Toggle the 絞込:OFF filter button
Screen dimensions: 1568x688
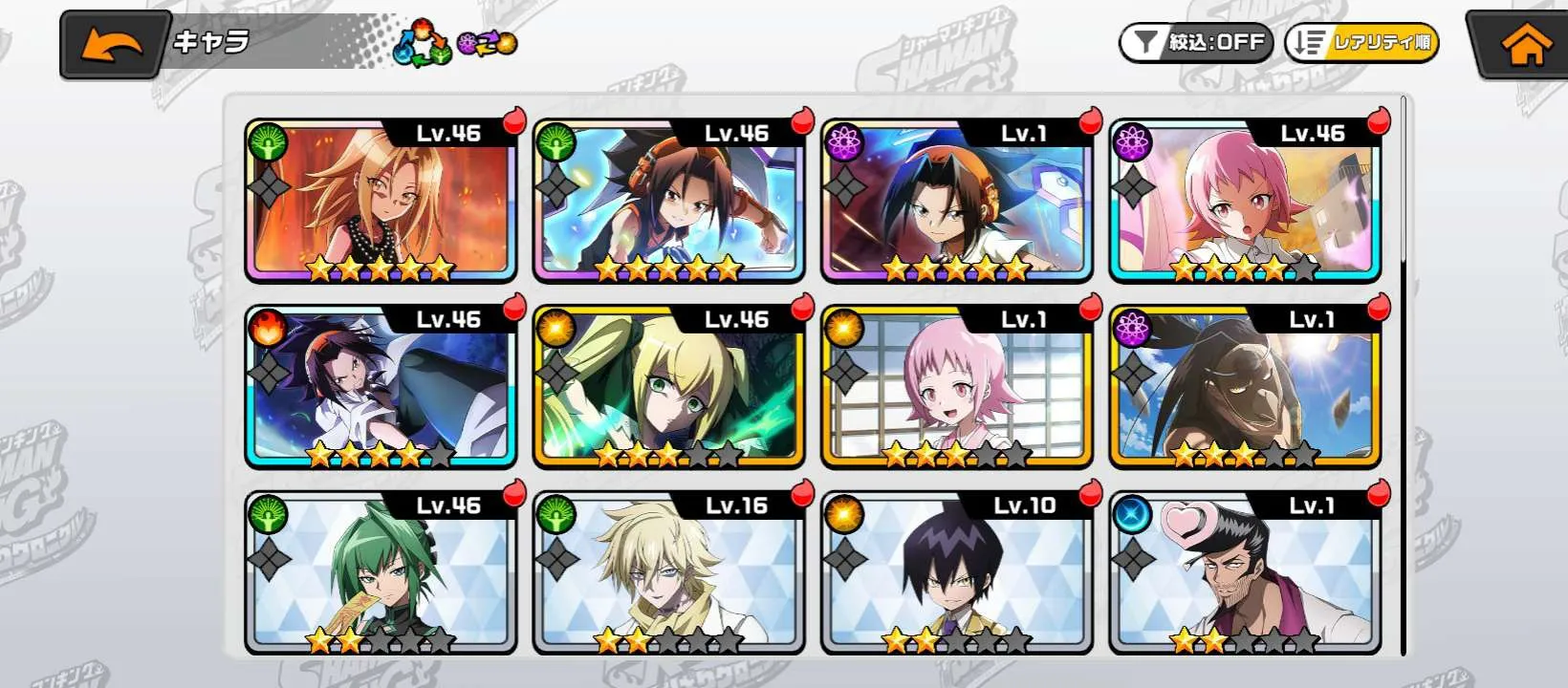click(1195, 43)
